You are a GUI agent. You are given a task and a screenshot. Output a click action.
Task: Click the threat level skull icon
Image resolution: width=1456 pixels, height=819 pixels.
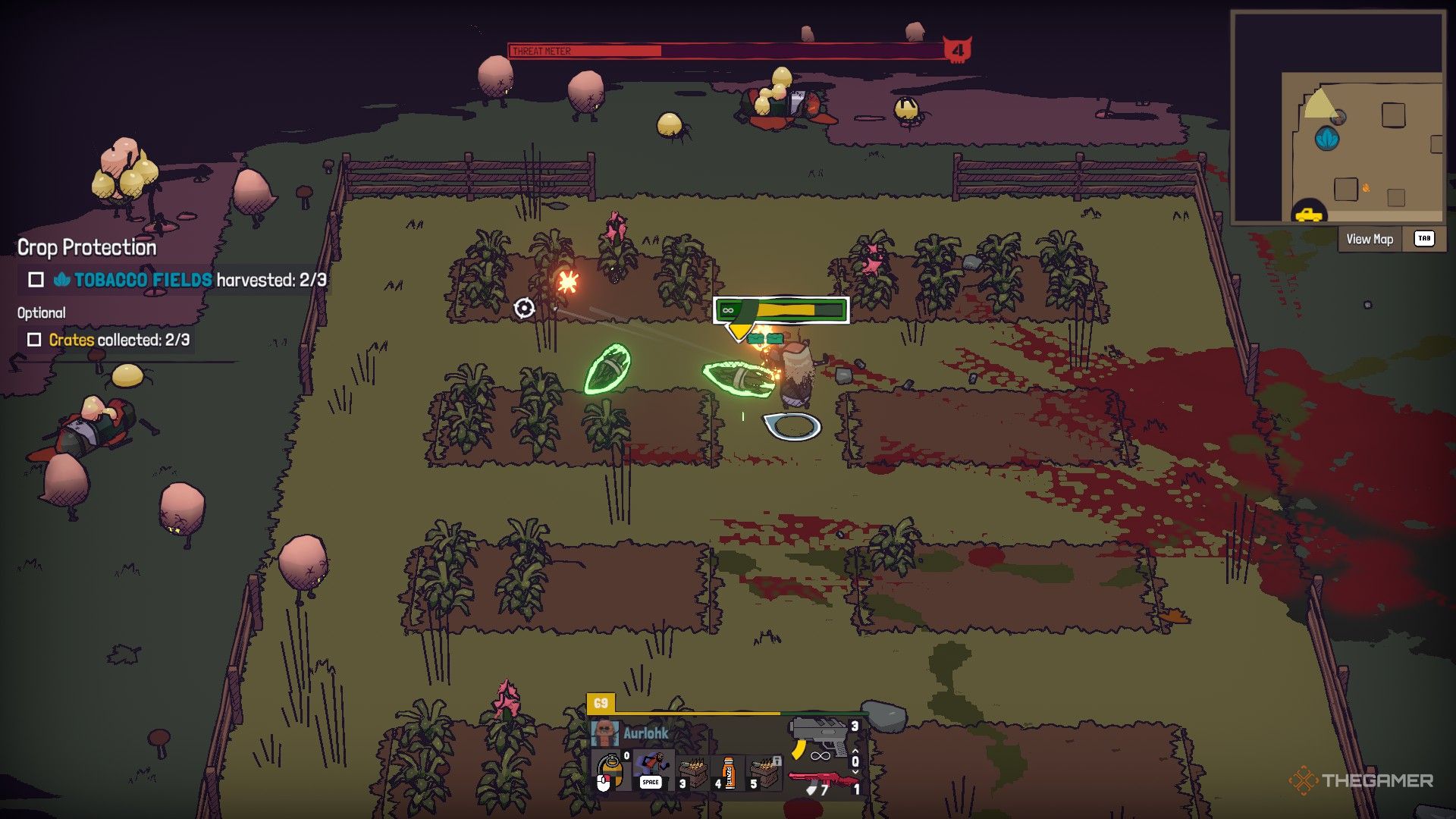point(957,50)
